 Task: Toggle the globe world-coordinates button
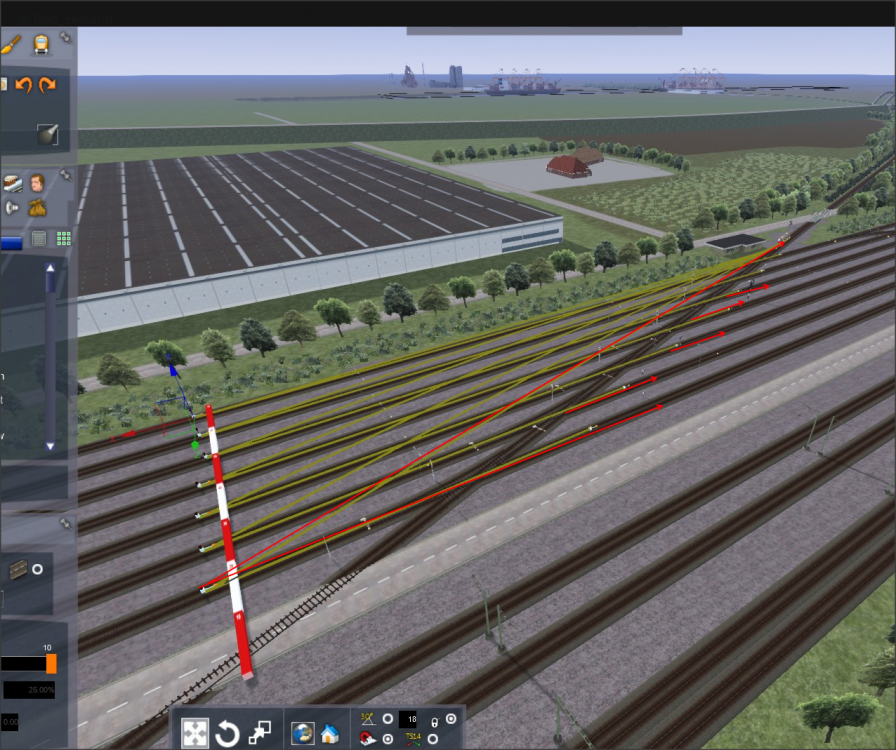(x=302, y=734)
